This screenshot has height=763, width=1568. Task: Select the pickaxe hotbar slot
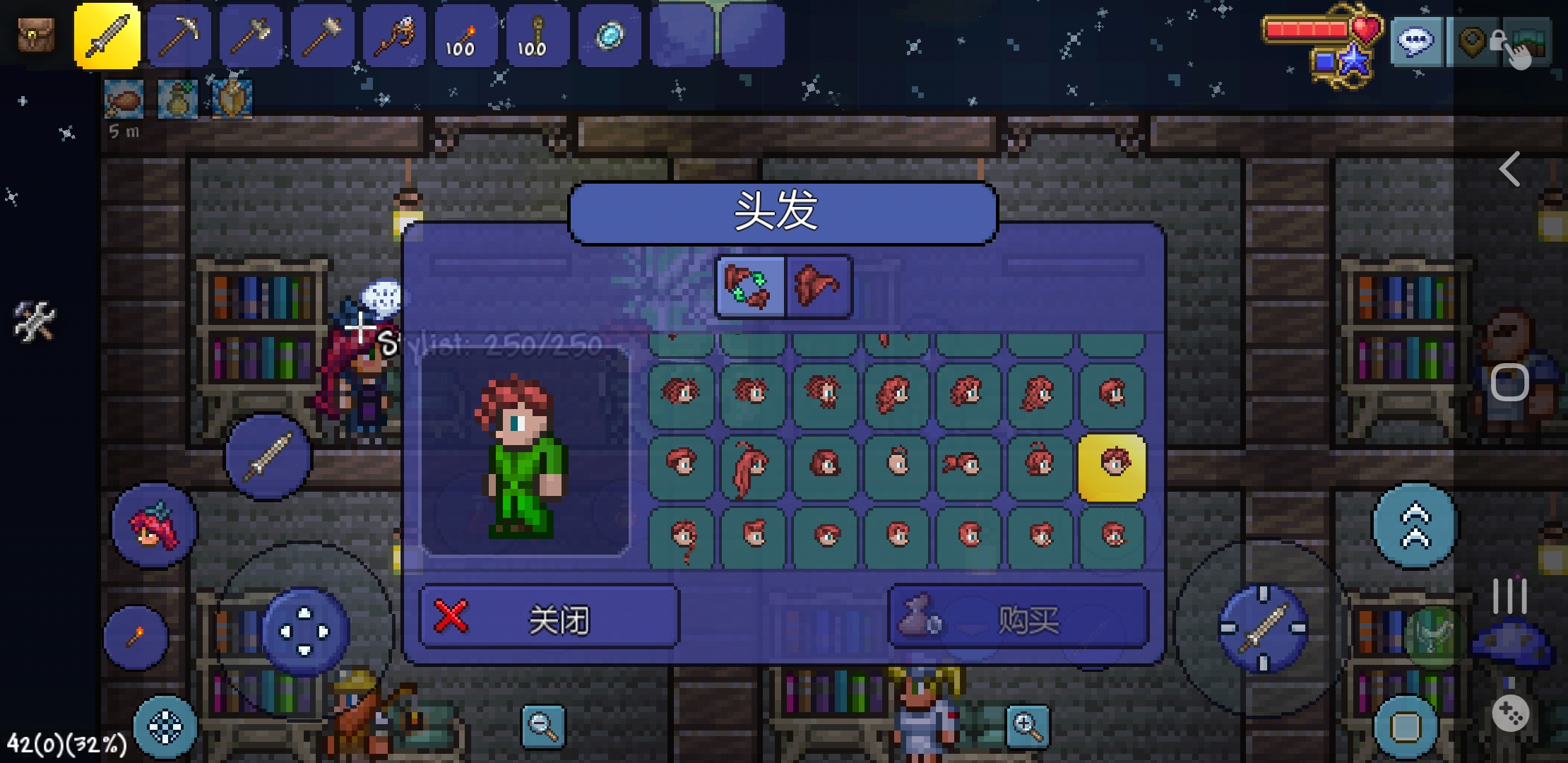coord(179,35)
